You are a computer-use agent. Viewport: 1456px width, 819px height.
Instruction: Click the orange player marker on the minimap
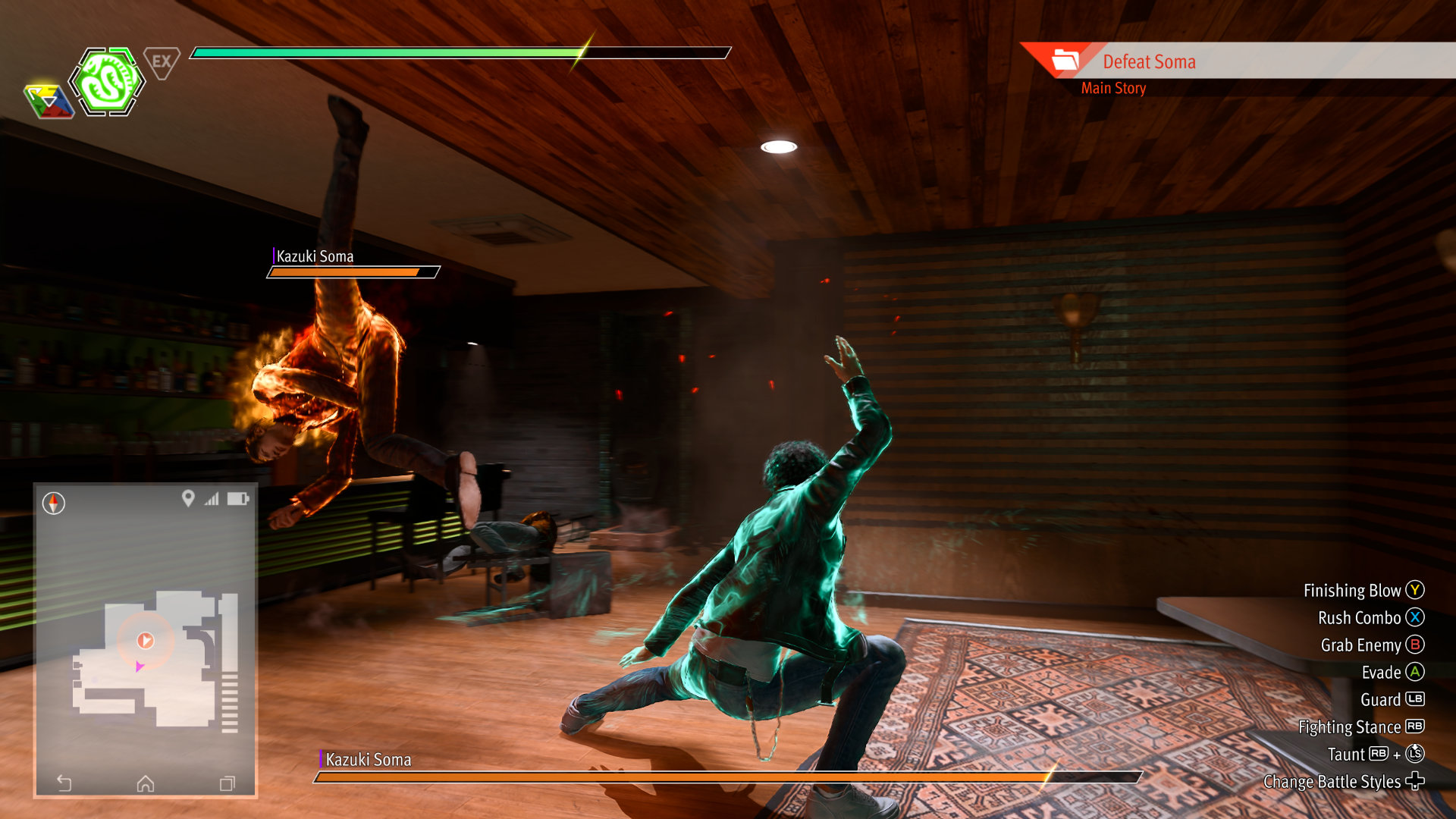click(146, 641)
